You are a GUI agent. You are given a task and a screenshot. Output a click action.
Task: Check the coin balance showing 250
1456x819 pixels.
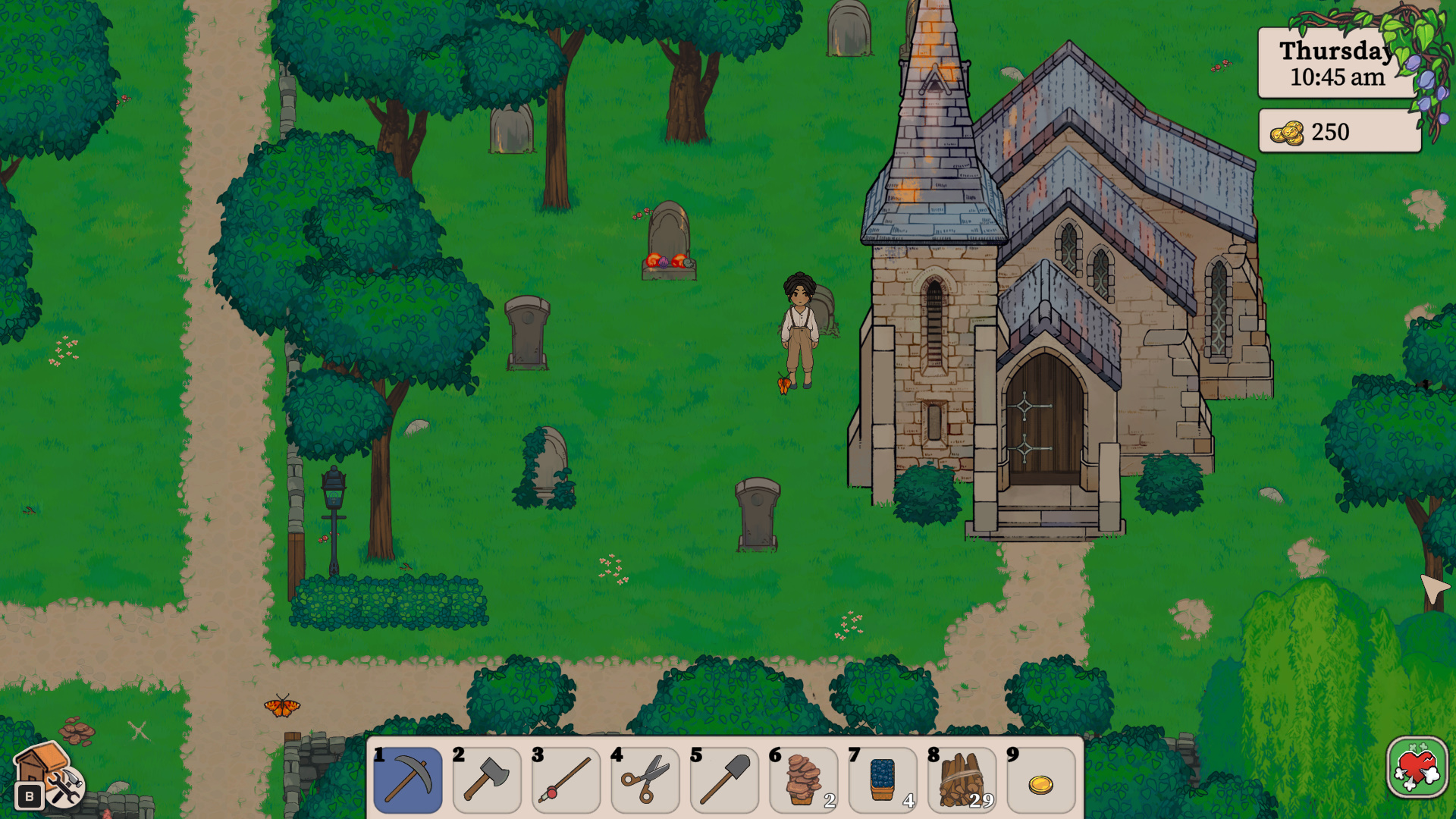click(1339, 132)
